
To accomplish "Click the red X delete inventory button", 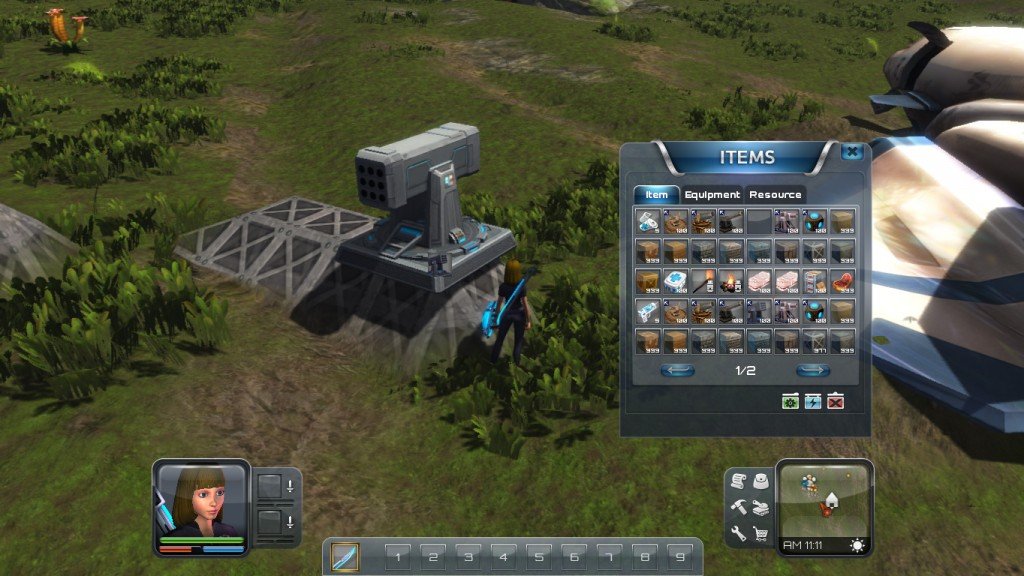I will click(836, 401).
